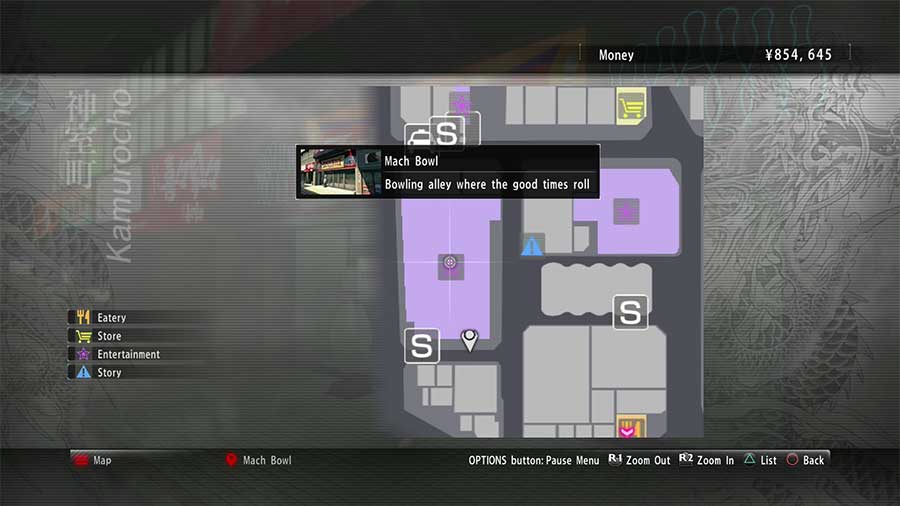Click the white player location pin
The height and width of the screenshot is (506, 900).
pyautogui.click(x=469, y=340)
